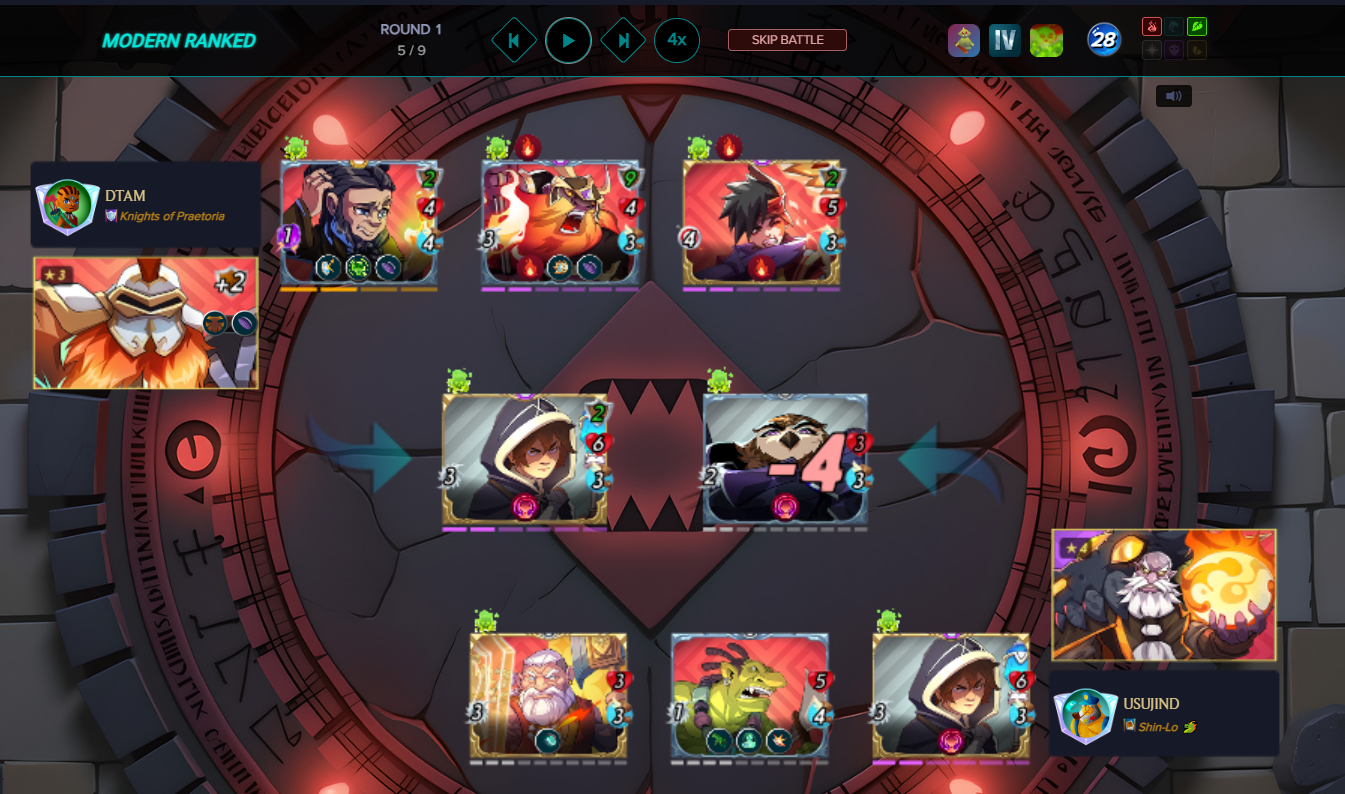Click the active green leaf element icon

click(x=1197, y=26)
